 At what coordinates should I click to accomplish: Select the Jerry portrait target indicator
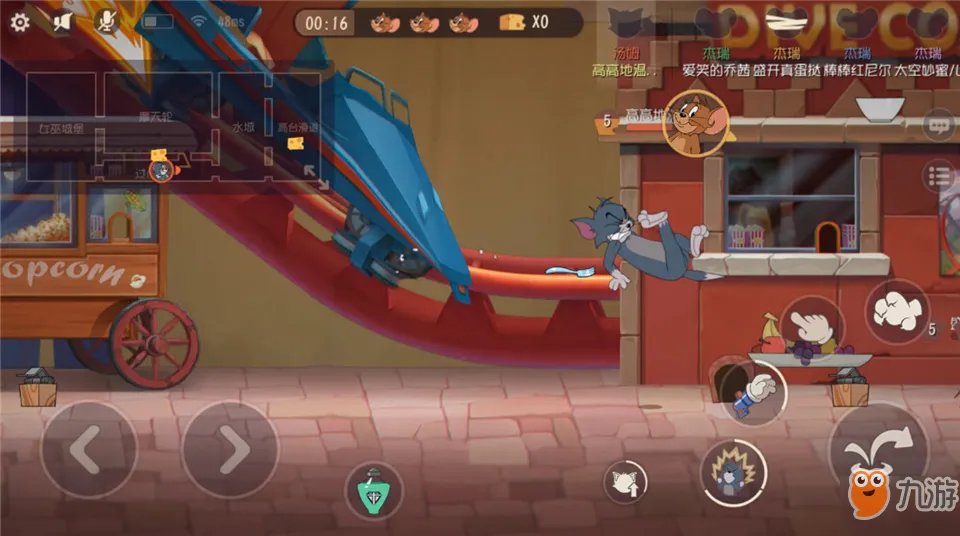tap(695, 123)
